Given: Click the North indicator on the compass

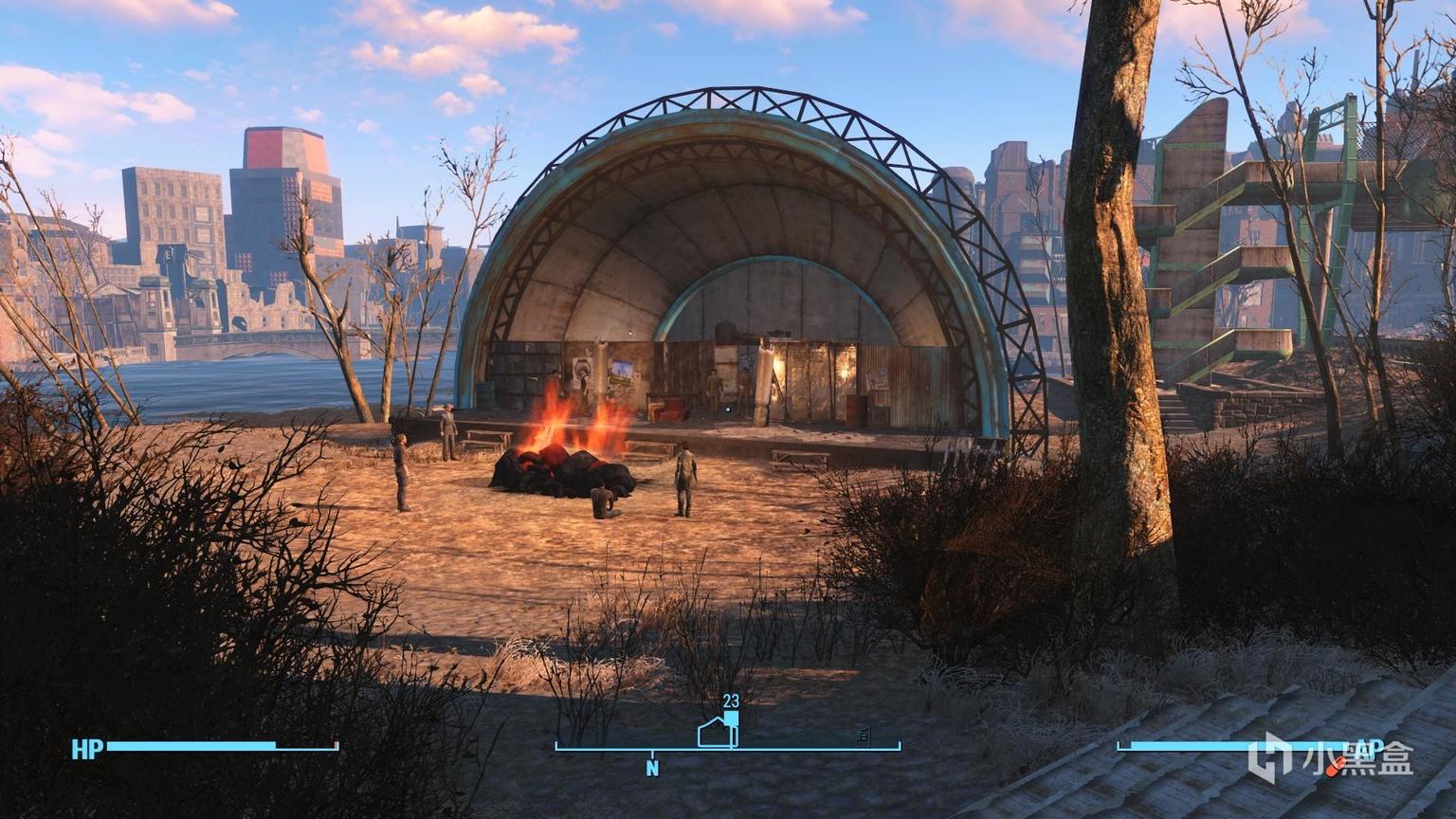Looking at the screenshot, I should [652, 768].
